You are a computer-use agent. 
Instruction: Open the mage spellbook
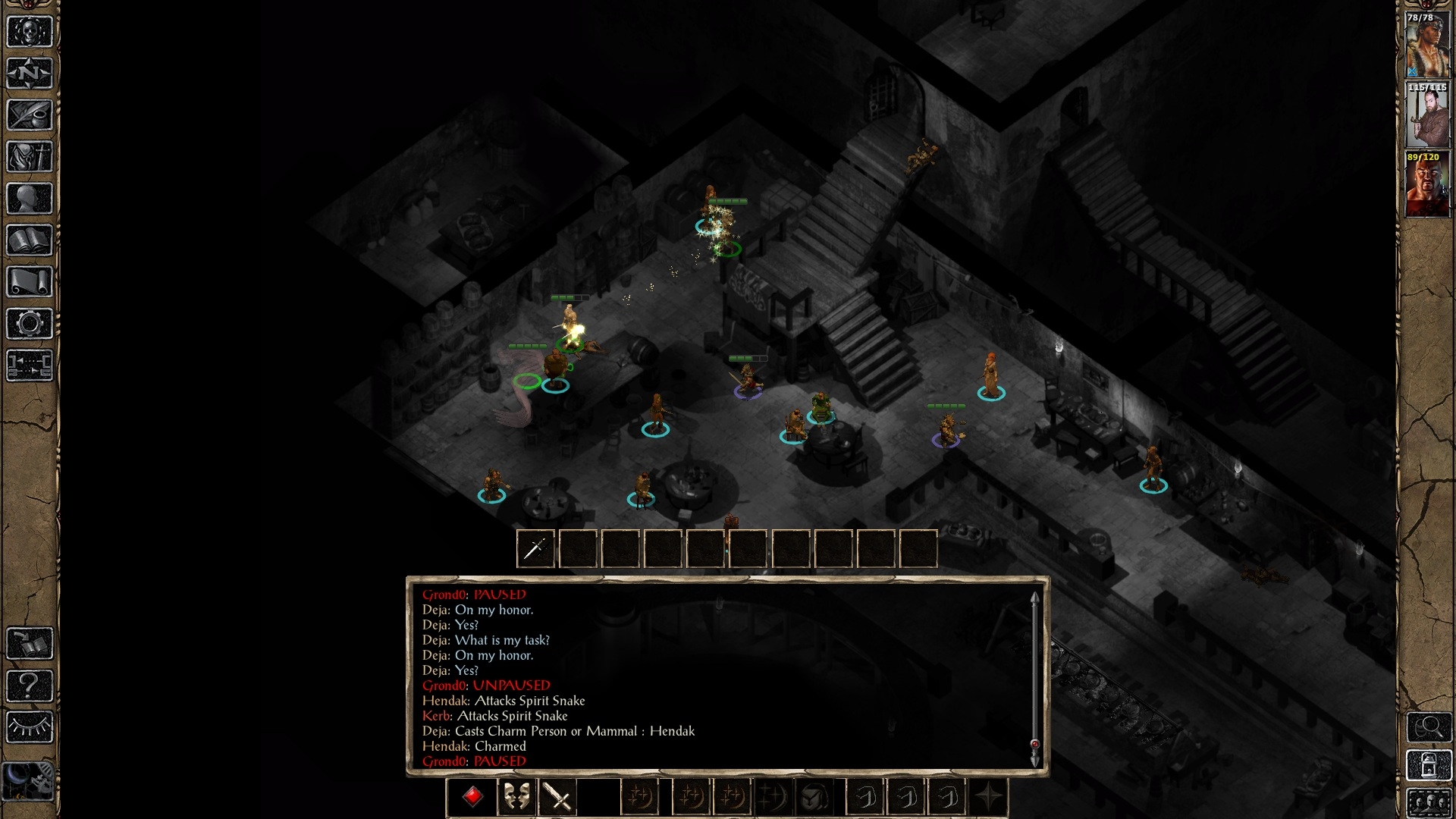pos(30,240)
